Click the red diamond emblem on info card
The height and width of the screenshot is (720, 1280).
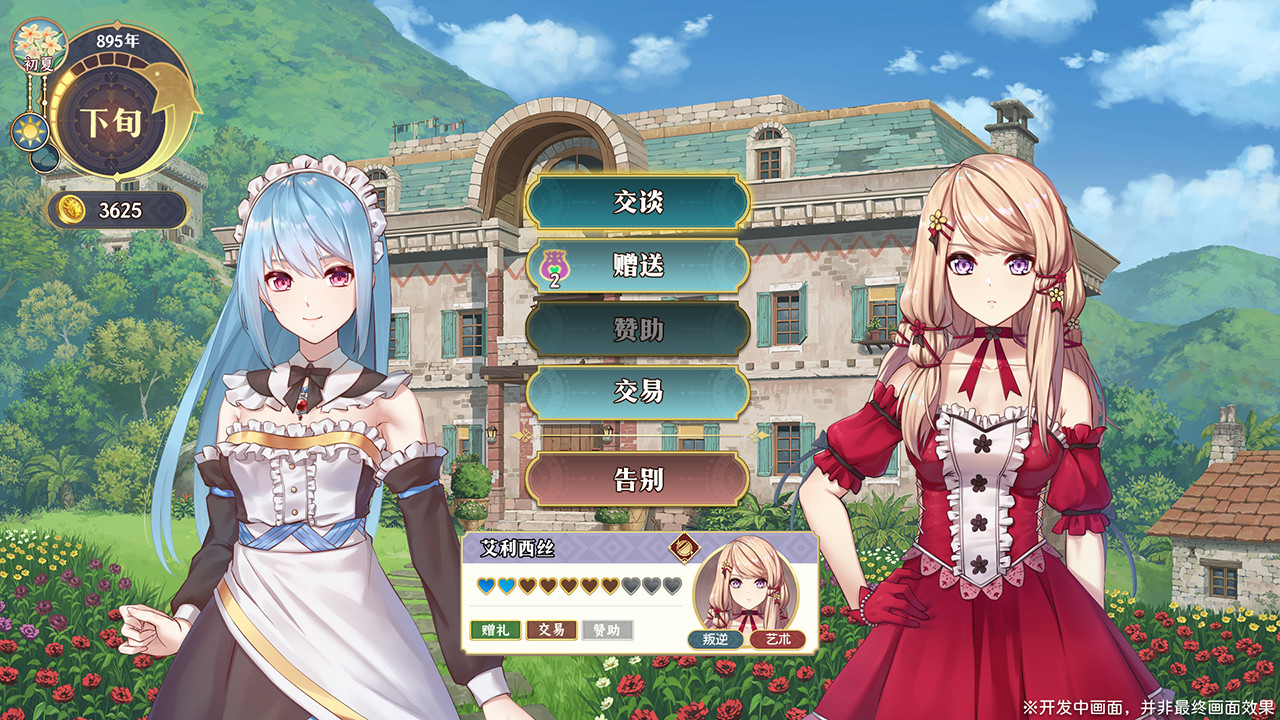[x=682, y=547]
